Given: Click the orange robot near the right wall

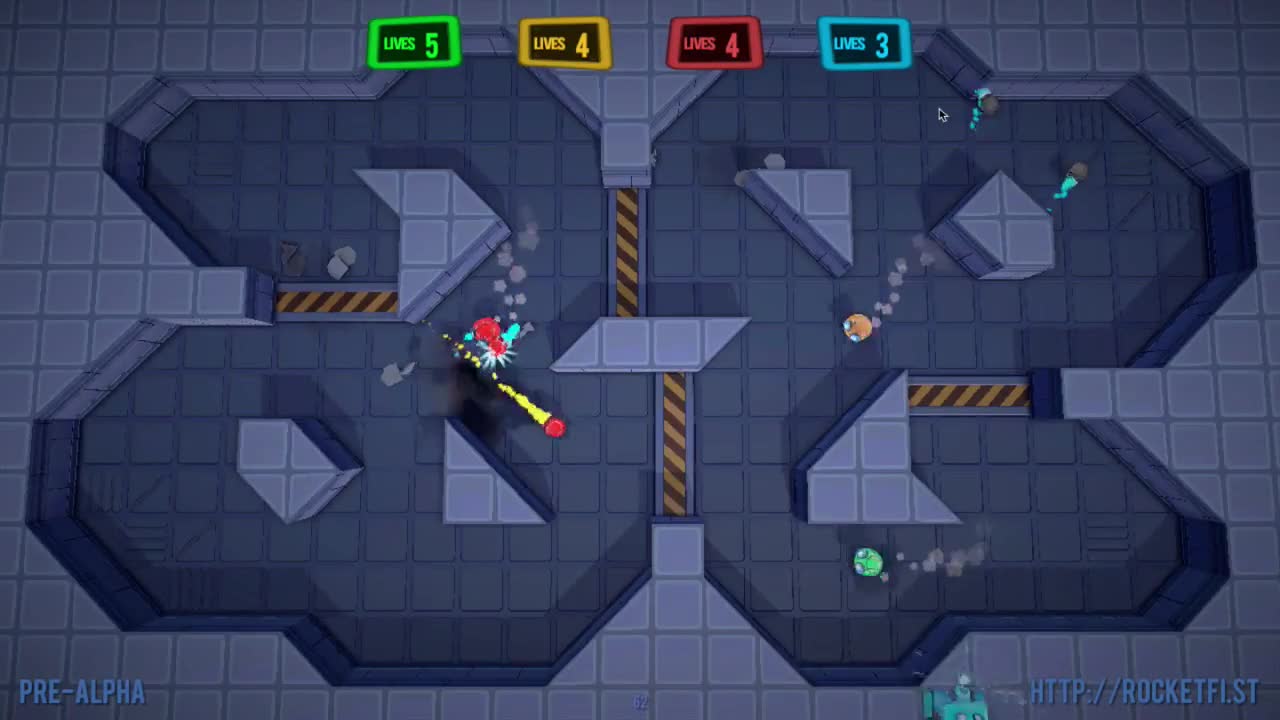Looking at the screenshot, I should [x=855, y=328].
